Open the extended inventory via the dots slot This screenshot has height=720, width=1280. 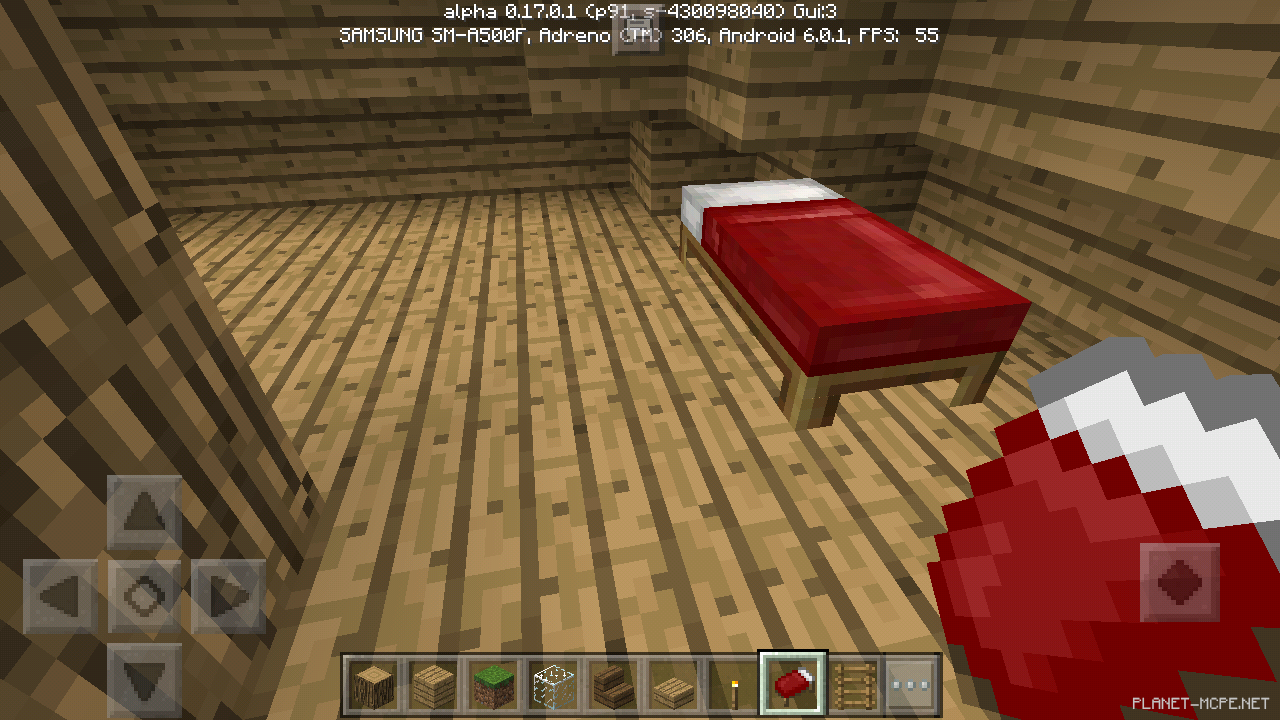912,683
